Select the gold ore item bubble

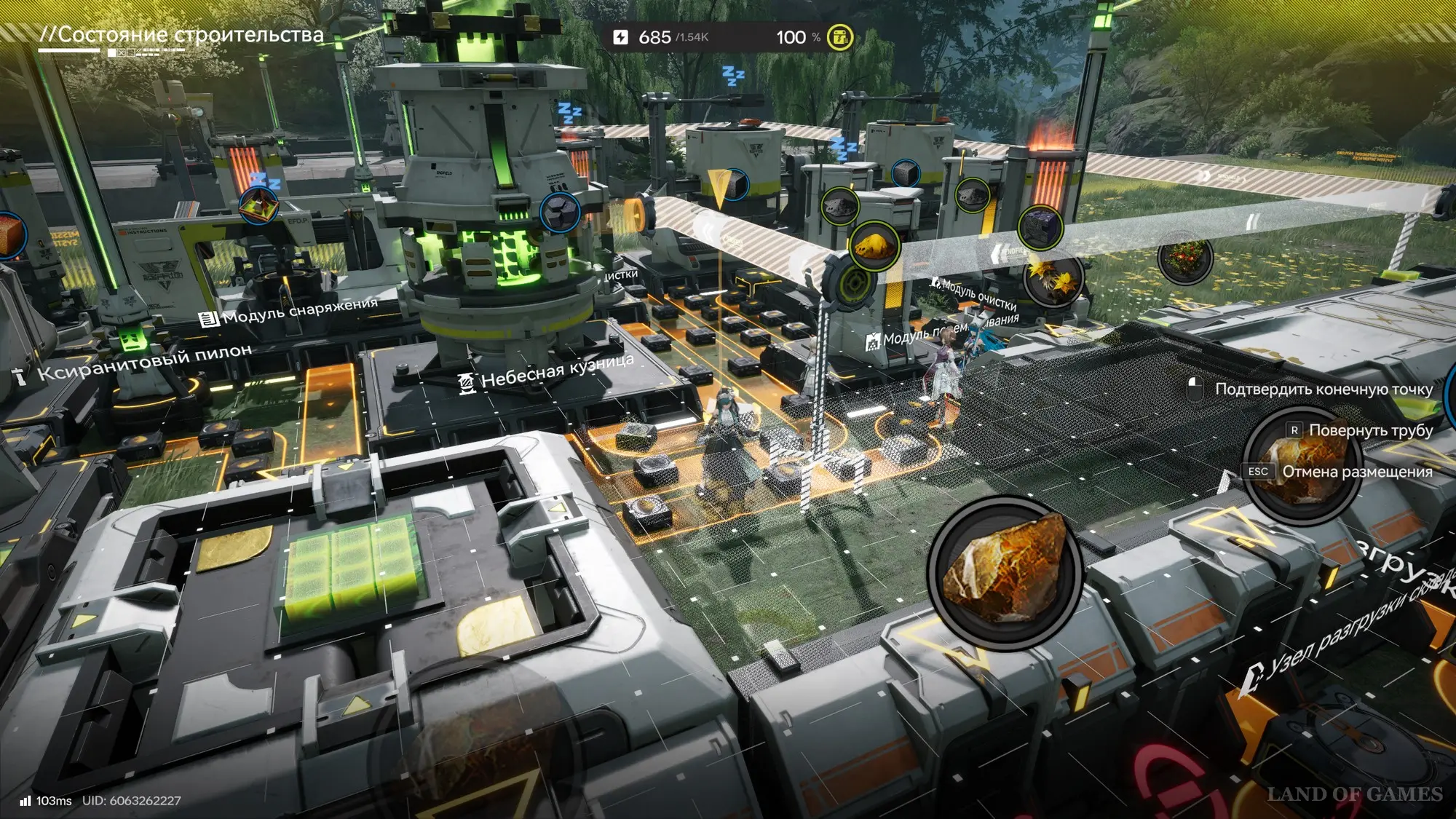coord(874,247)
